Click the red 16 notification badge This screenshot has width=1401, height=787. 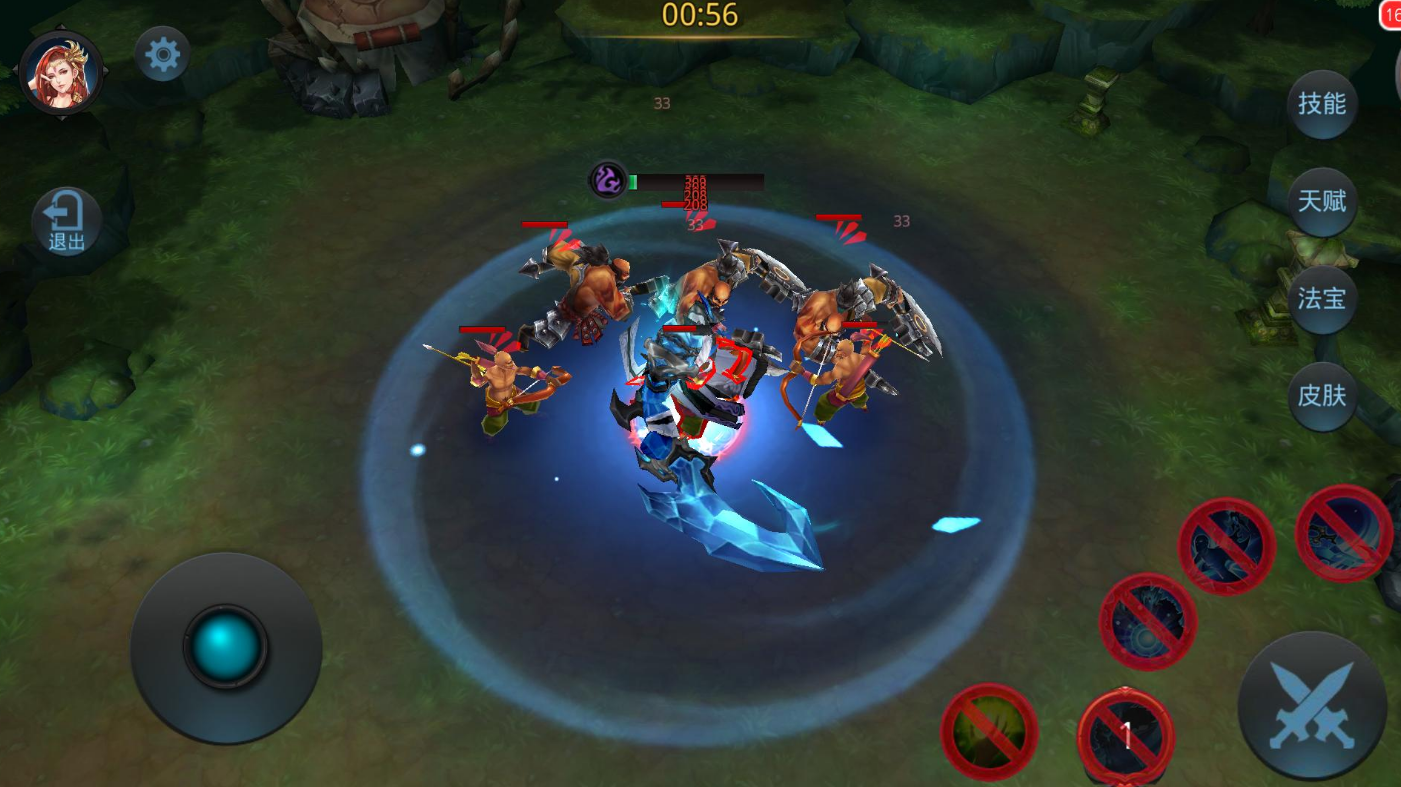(x=1391, y=15)
